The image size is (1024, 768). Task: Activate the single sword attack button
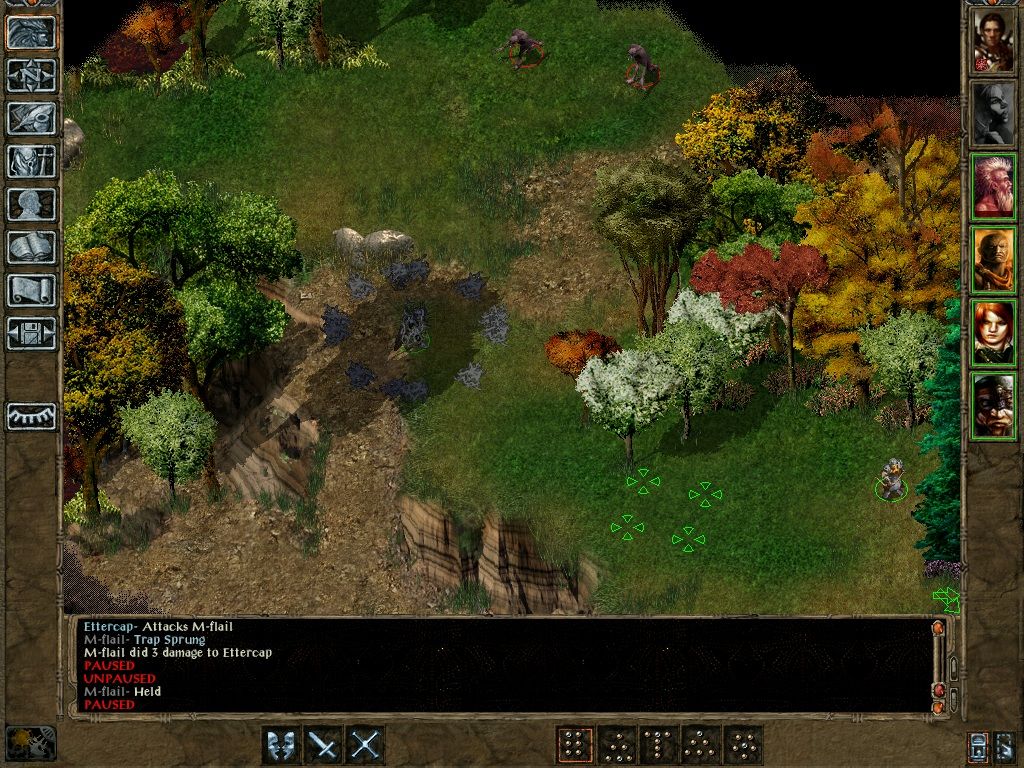[x=323, y=745]
